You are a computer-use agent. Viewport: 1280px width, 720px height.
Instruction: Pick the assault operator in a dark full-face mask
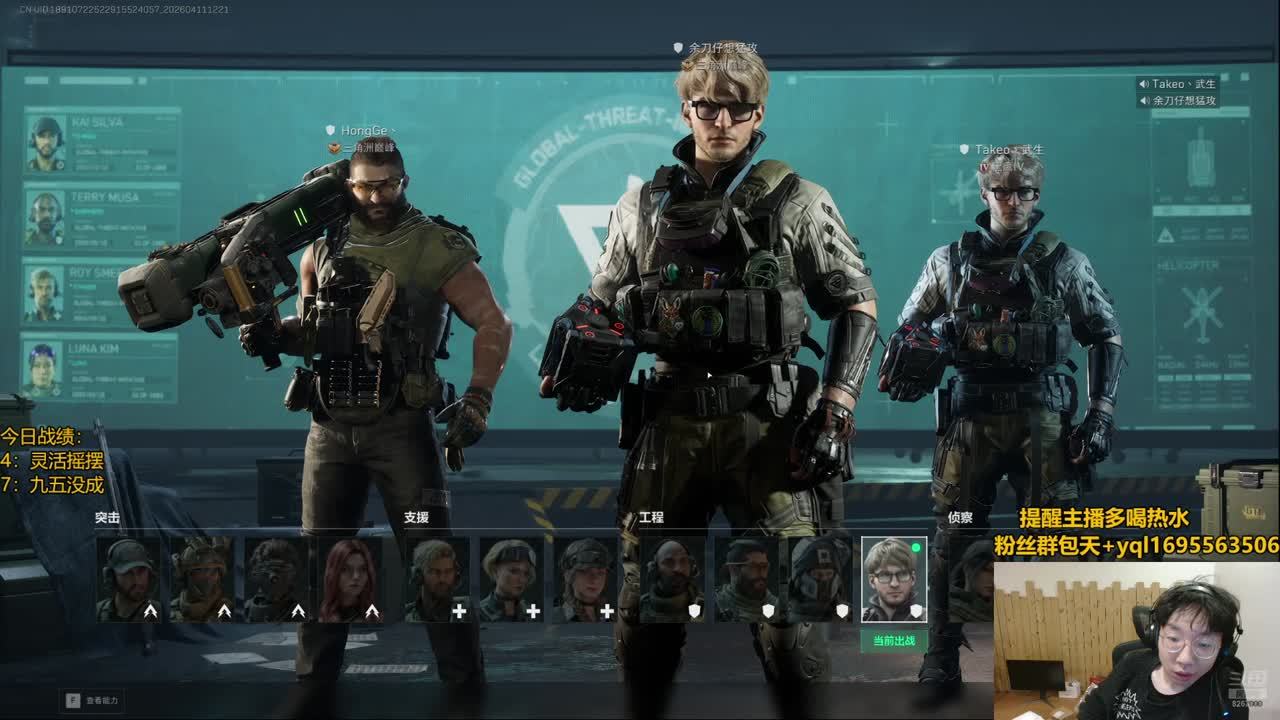tap(276, 580)
